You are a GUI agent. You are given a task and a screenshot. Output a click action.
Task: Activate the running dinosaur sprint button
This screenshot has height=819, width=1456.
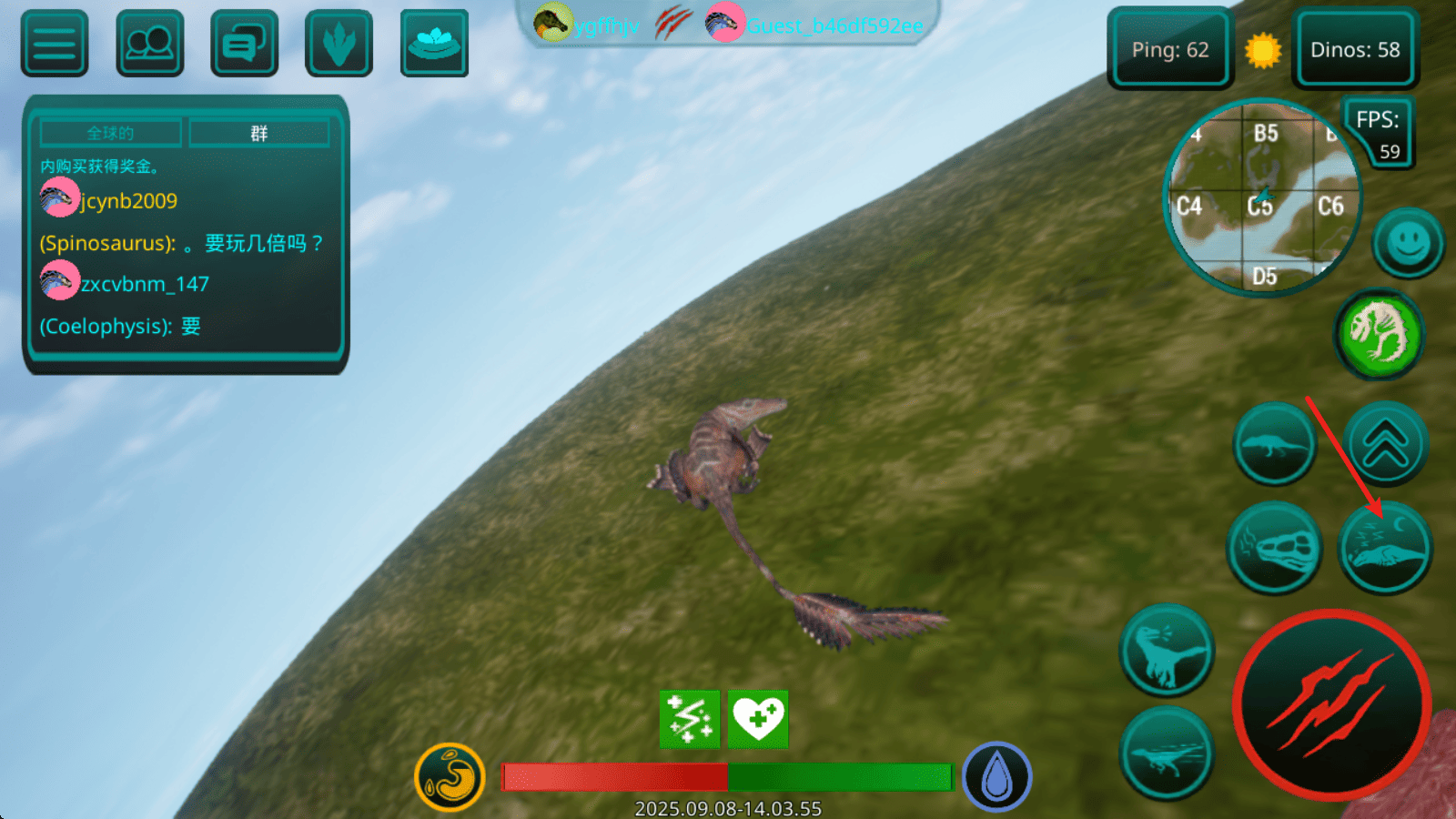point(1166,754)
